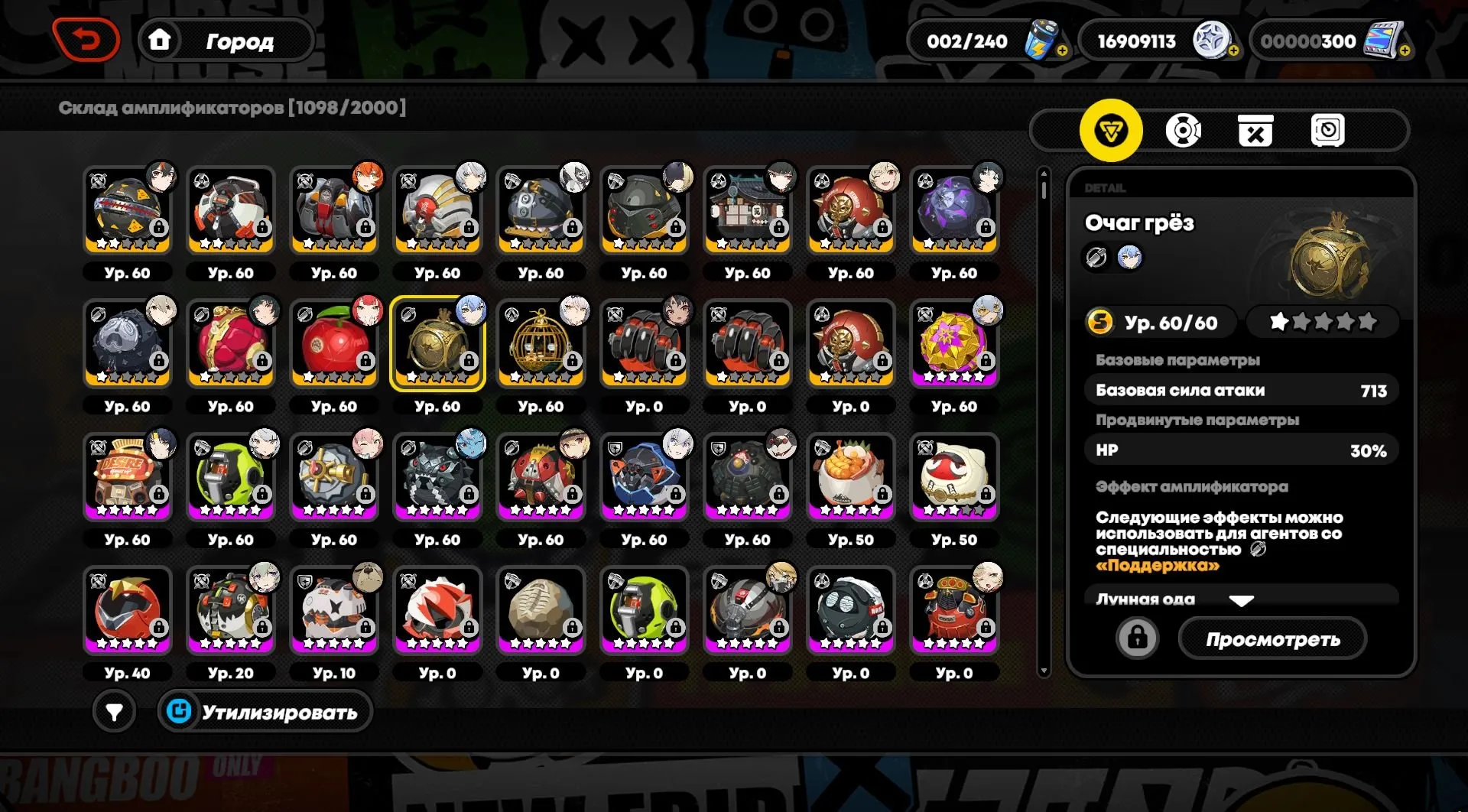The width and height of the screenshot is (1468, 812).
Task: Open the filter funnel icon near Утилизировать
Action: pyautogui.click(x=115, y=711)
